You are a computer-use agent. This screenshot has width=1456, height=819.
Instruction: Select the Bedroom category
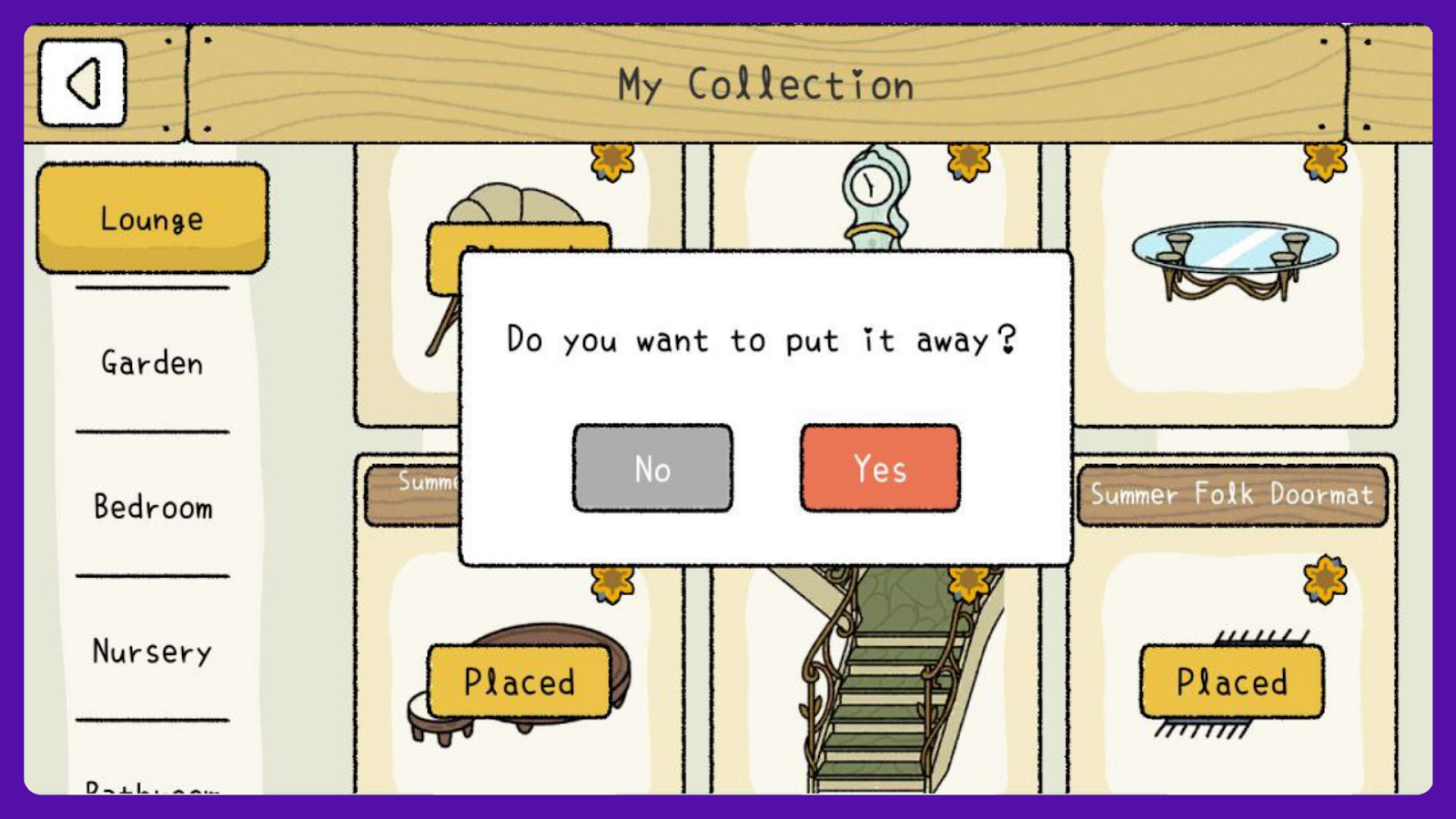pyautogui.click(x=152, y=506)
